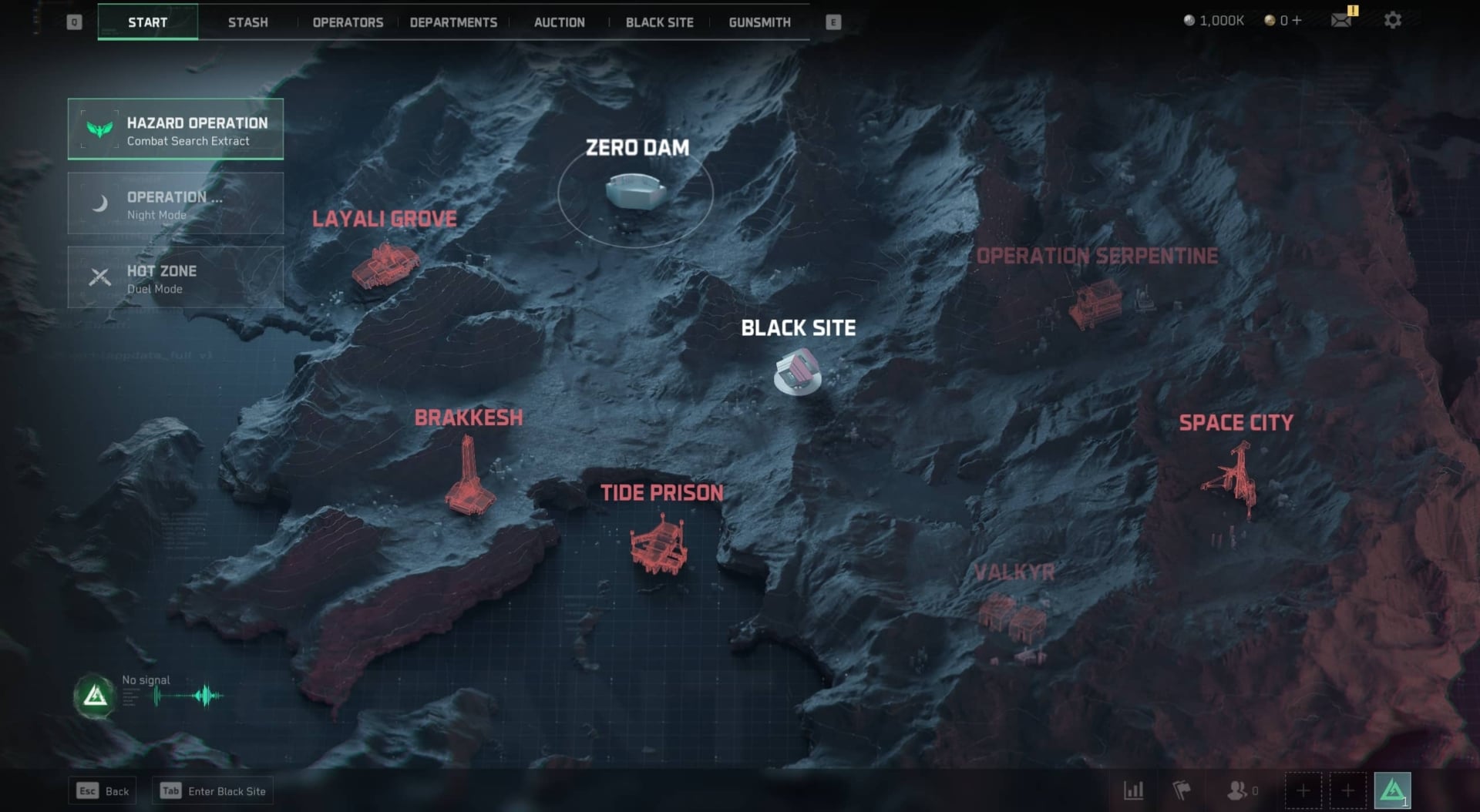Open the Operators tab
Screen dimensions: 1480x812
tap(348, 22)
